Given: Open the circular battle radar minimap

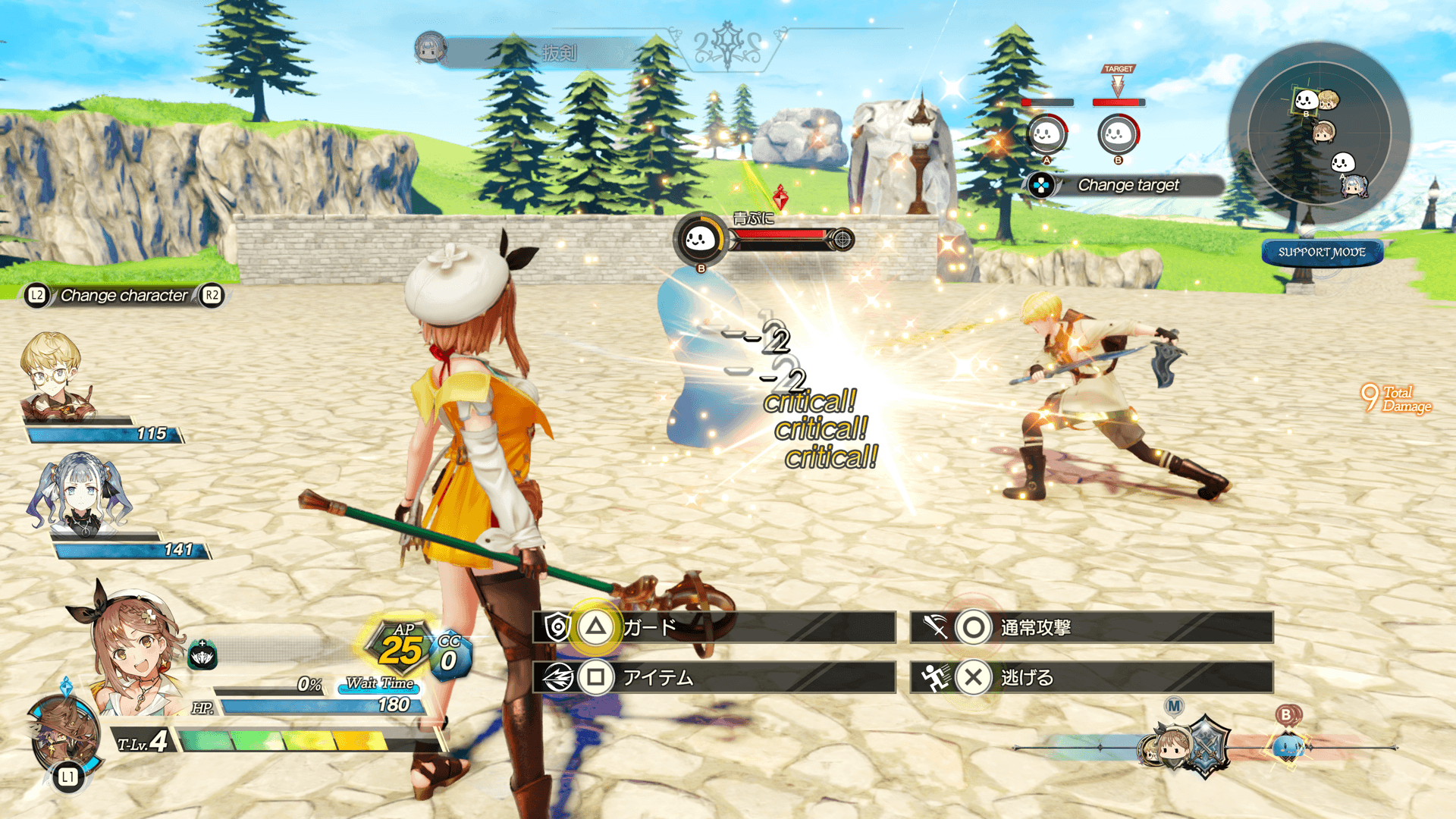Looking at the screenshot, I should click(x=1319, y=134).
